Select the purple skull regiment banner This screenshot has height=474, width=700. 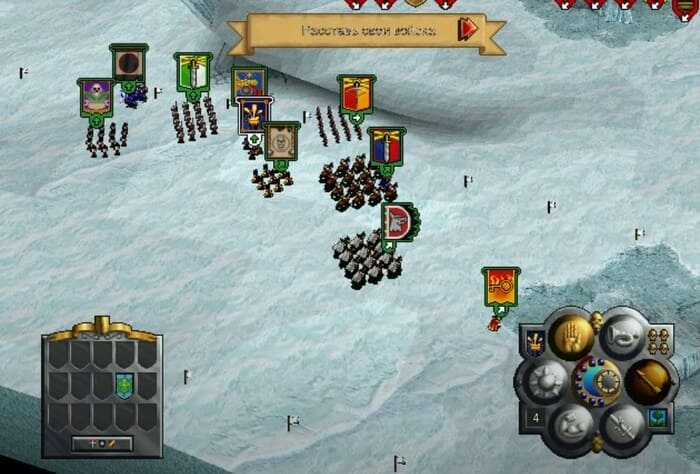96,98
